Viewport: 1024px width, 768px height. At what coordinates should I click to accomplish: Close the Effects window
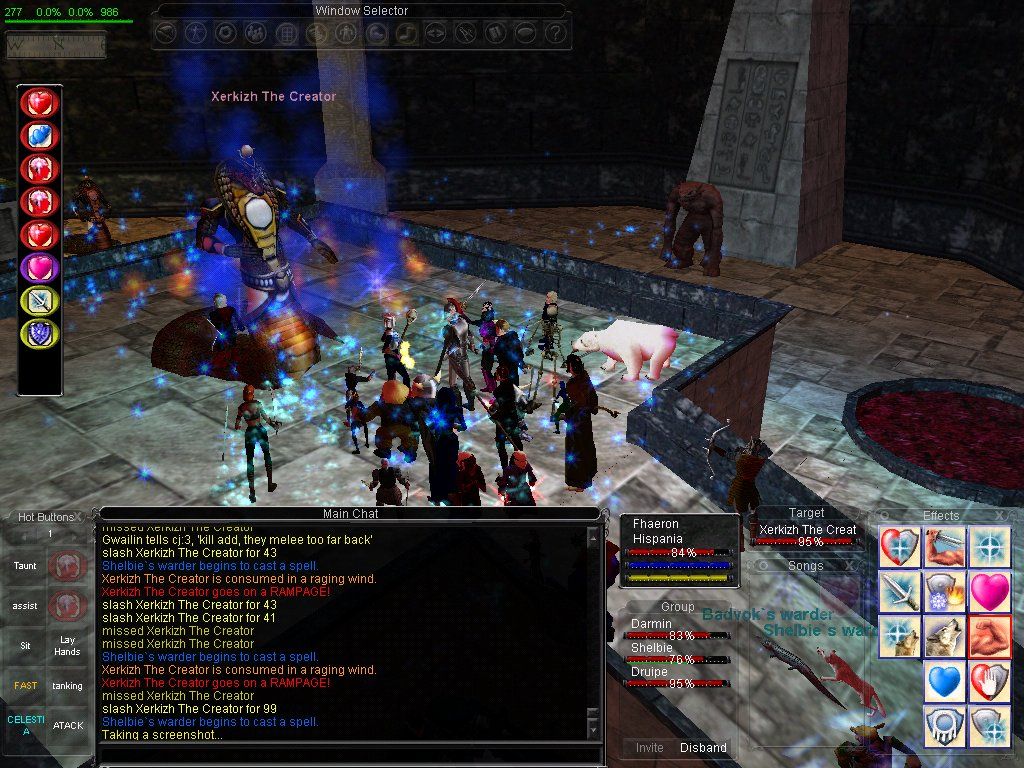coord(1001,515)
